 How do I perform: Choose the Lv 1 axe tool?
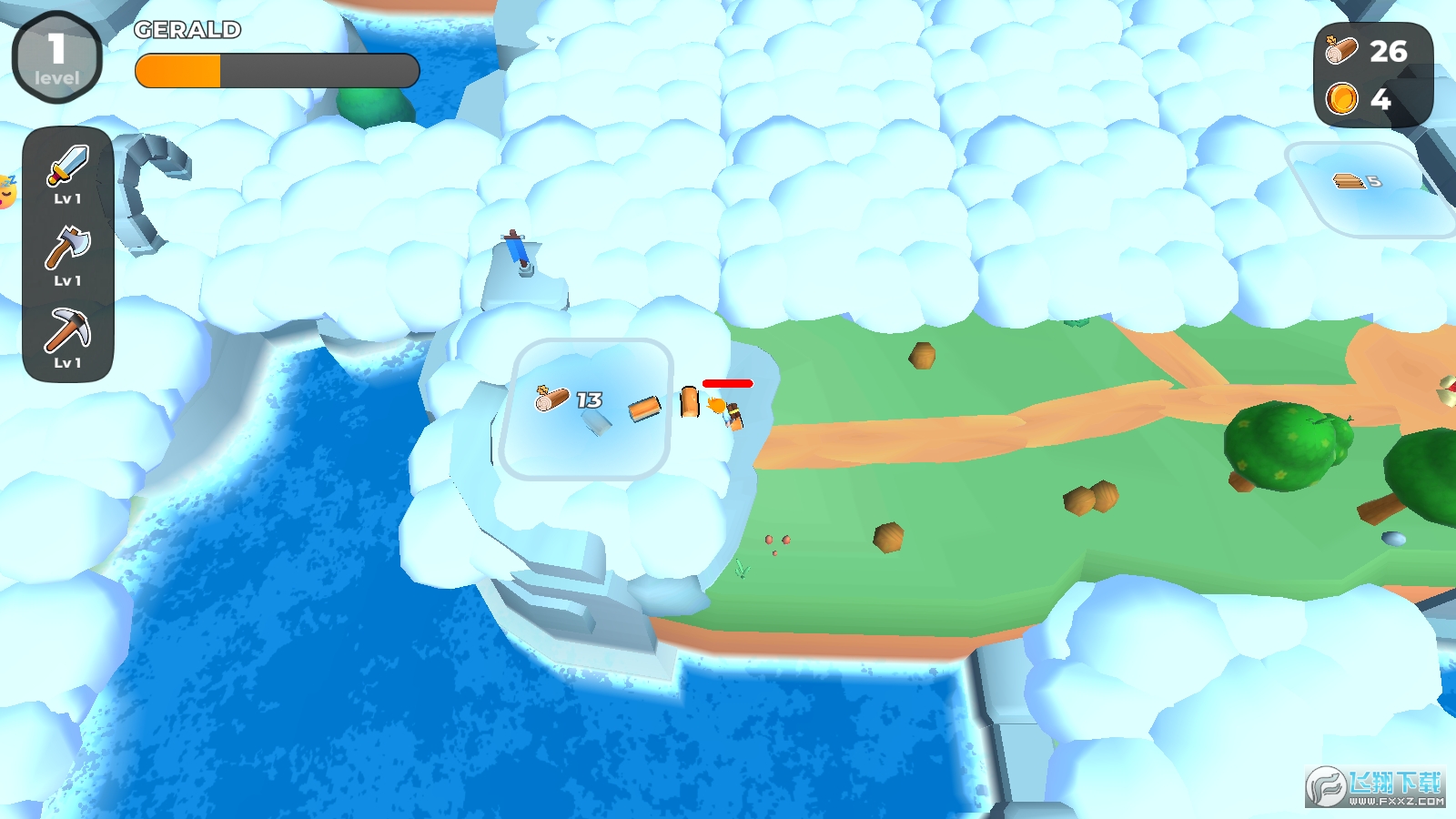click(x=67, y=255)
